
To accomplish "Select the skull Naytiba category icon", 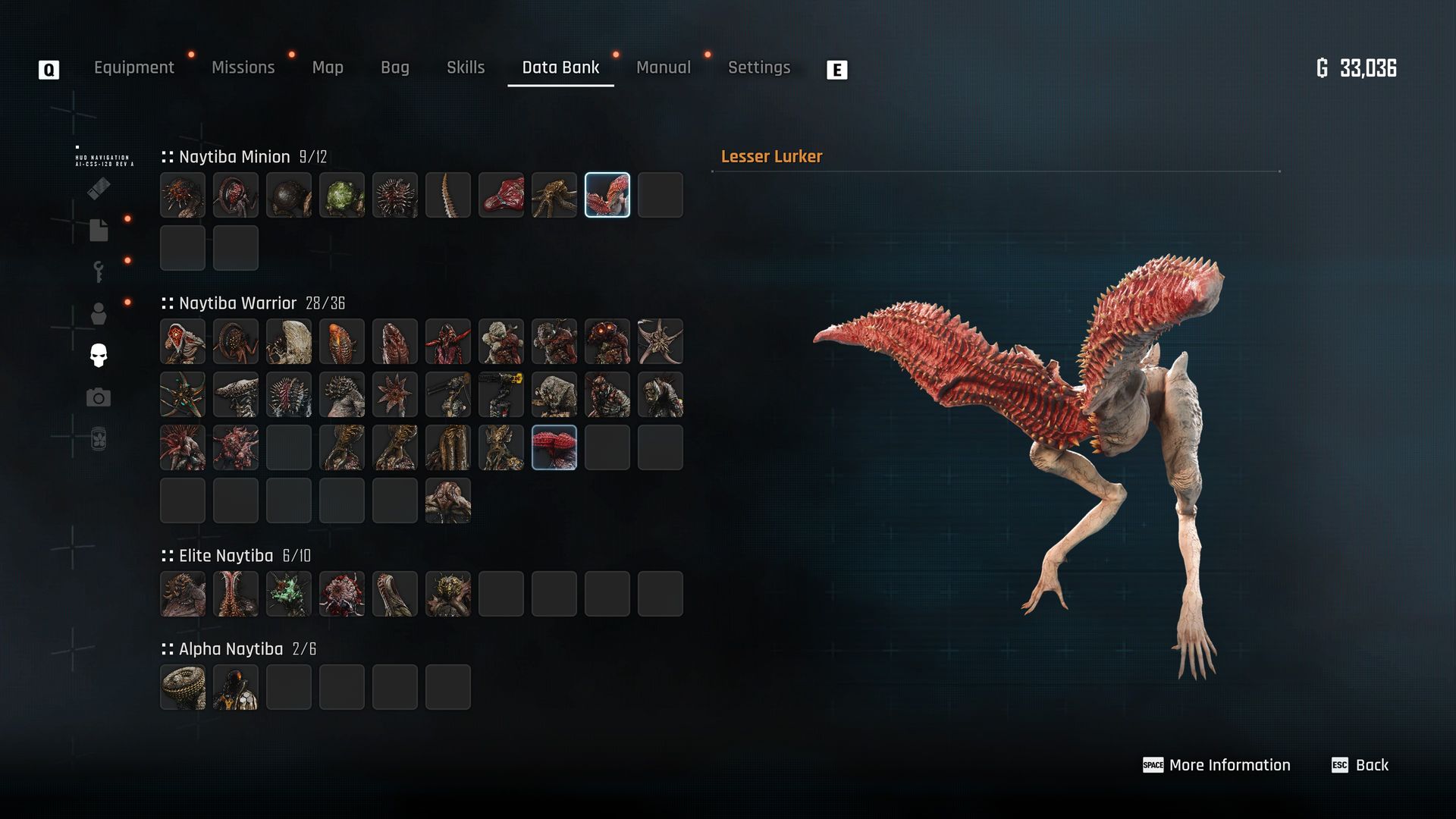I will coord(99,355).
